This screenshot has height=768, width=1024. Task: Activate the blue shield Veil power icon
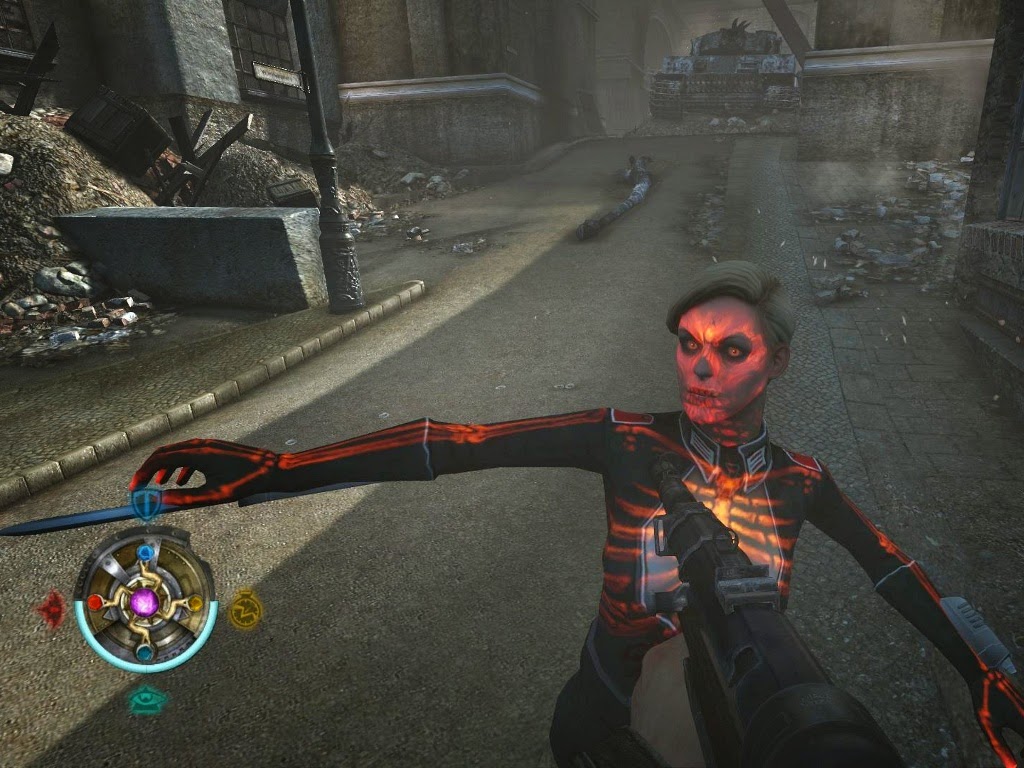(147, 505)
